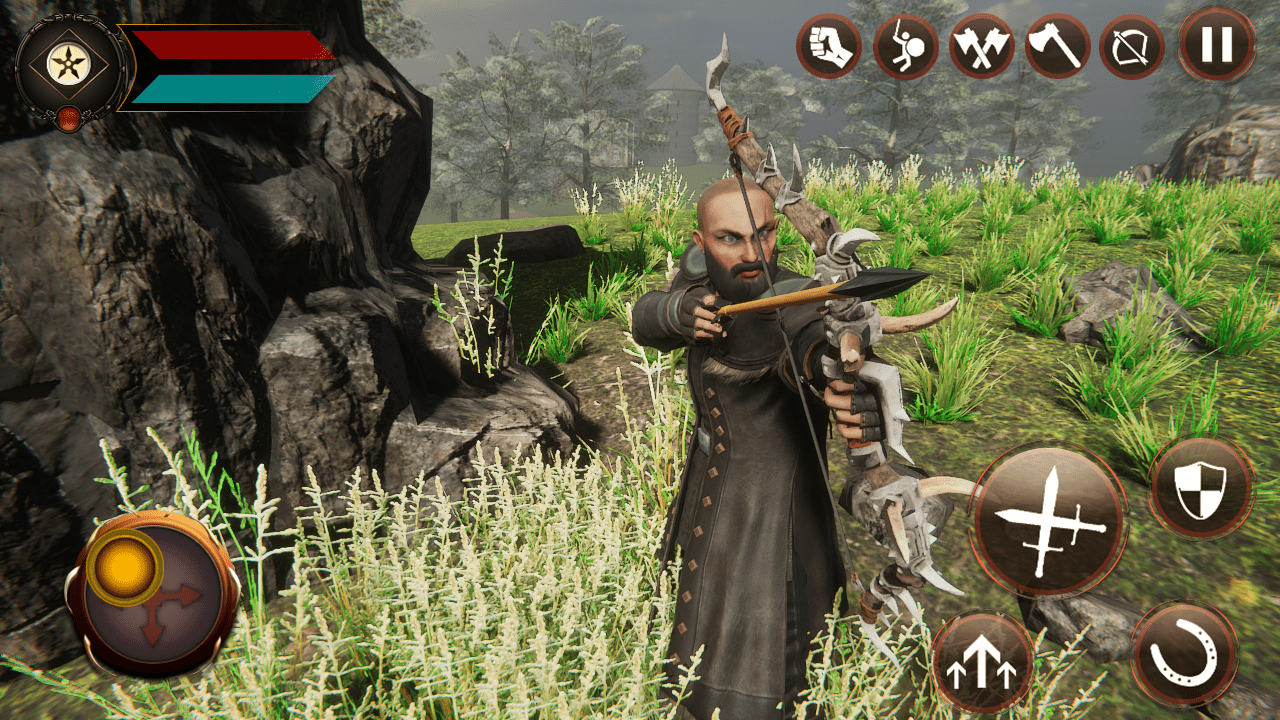
Task: Equip the single throwing axe
Action: [x=1056, y=44]
